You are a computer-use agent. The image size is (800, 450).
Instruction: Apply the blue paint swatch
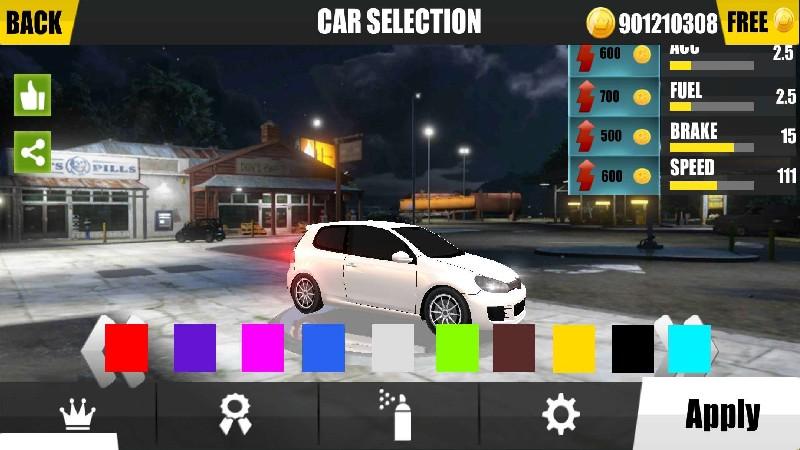click(323, 348)
